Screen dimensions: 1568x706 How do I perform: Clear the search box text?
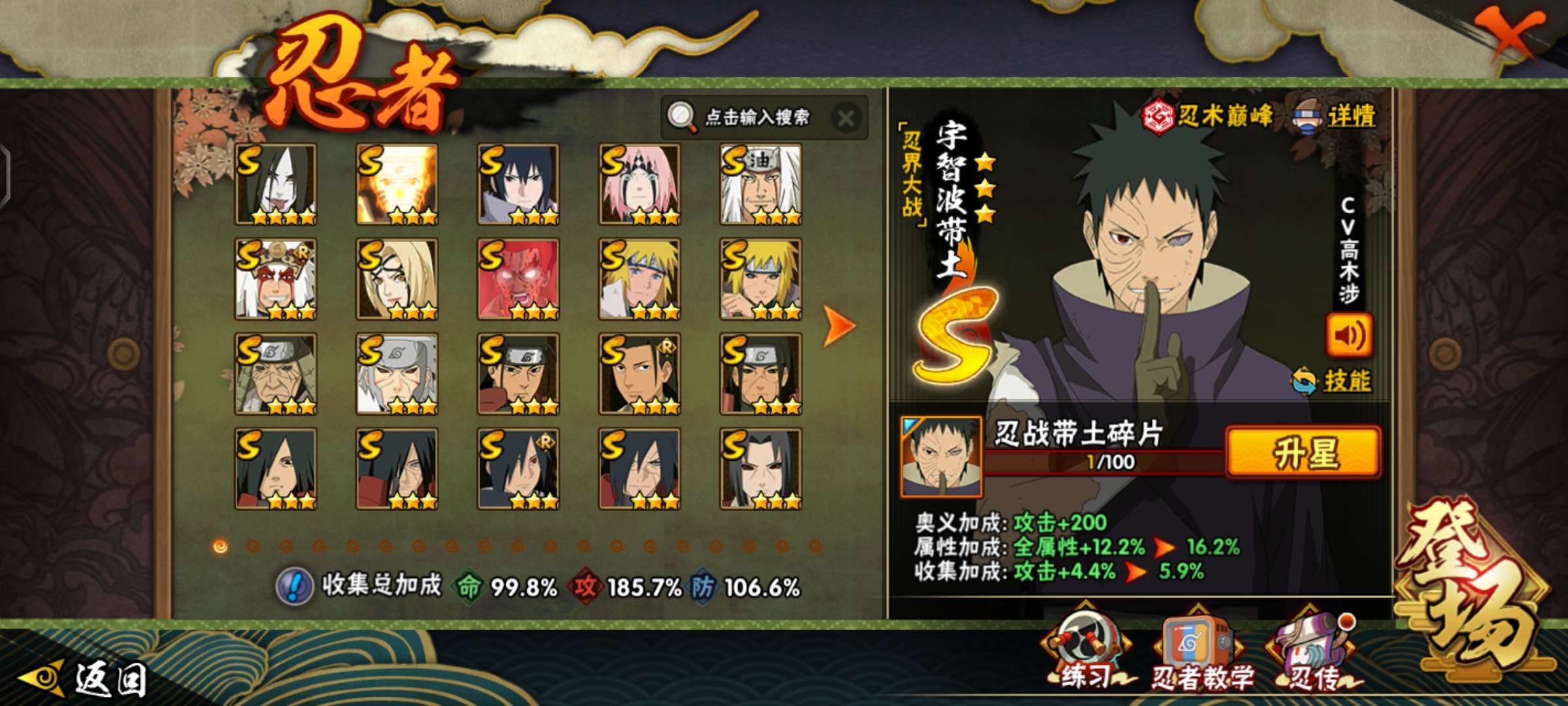[x=845, y=119]
